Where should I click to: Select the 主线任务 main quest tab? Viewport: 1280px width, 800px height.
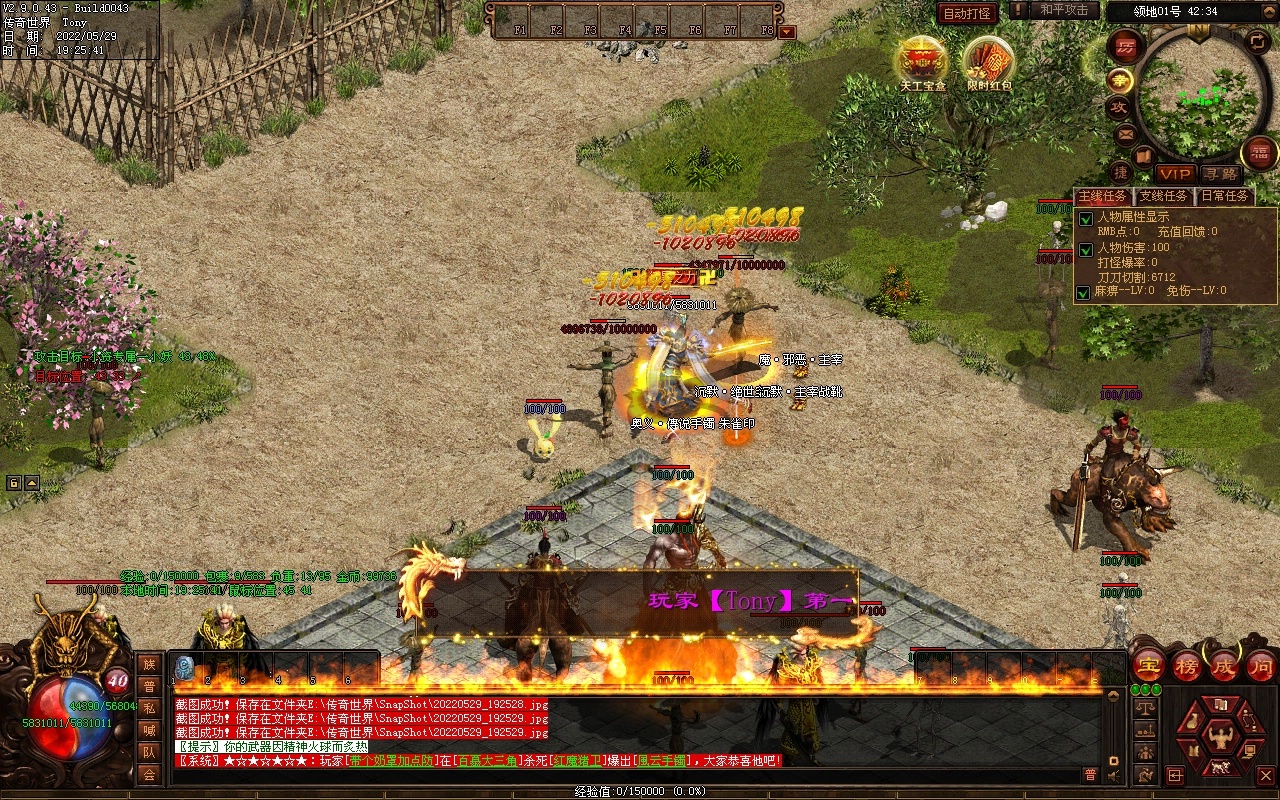click(x=1102, y=196)
